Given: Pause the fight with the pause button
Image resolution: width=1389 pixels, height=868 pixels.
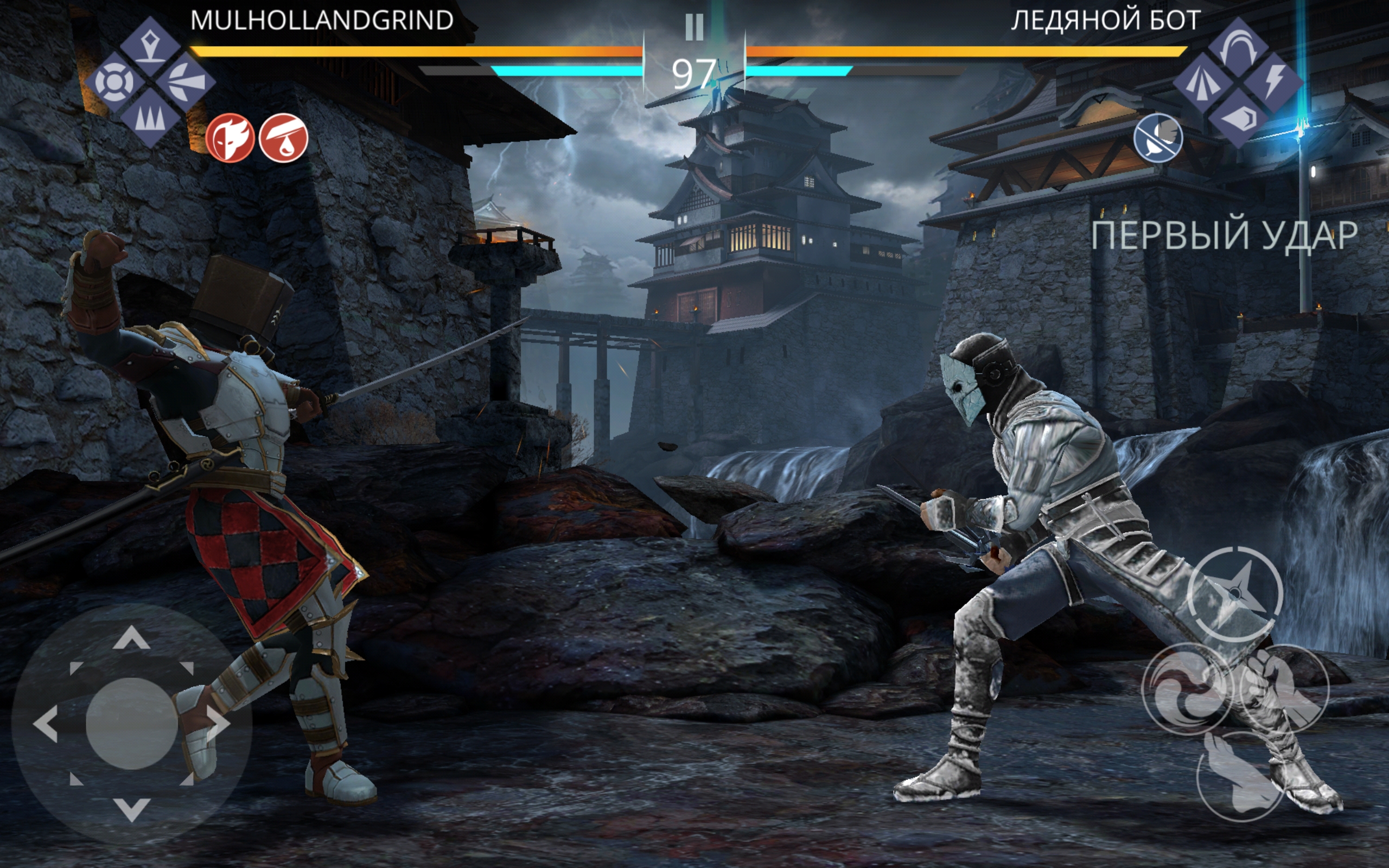Looking at the screenshot, I should point(694,27).
